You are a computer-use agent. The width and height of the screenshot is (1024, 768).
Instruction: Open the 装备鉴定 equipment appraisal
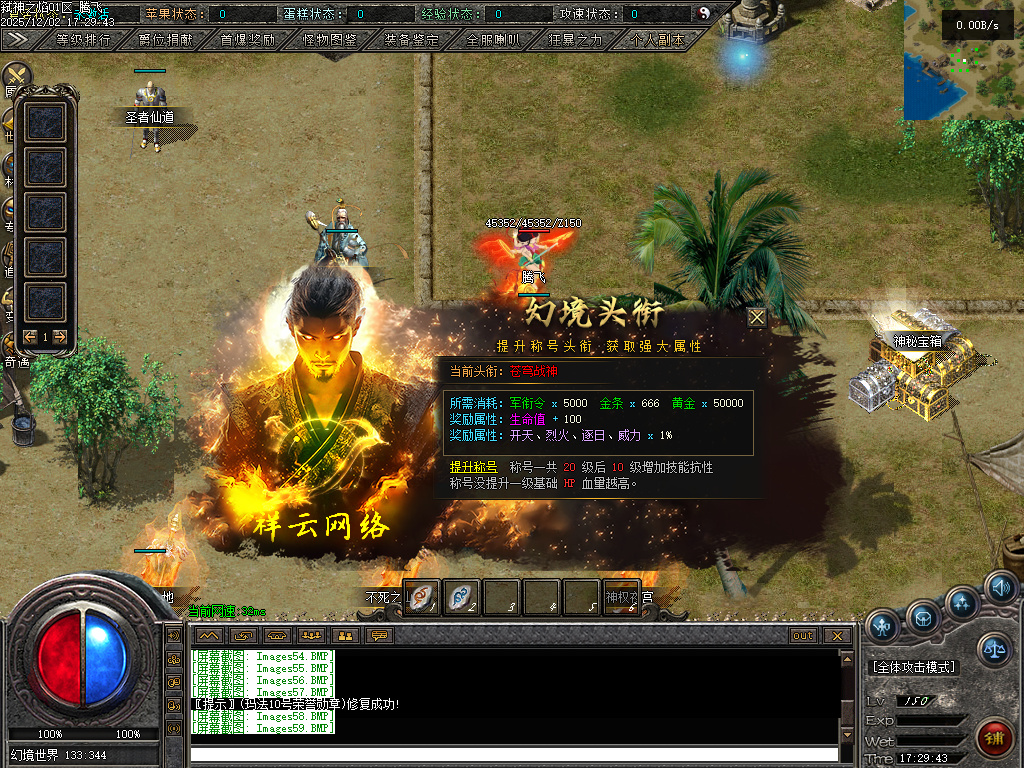pos(411,40)
